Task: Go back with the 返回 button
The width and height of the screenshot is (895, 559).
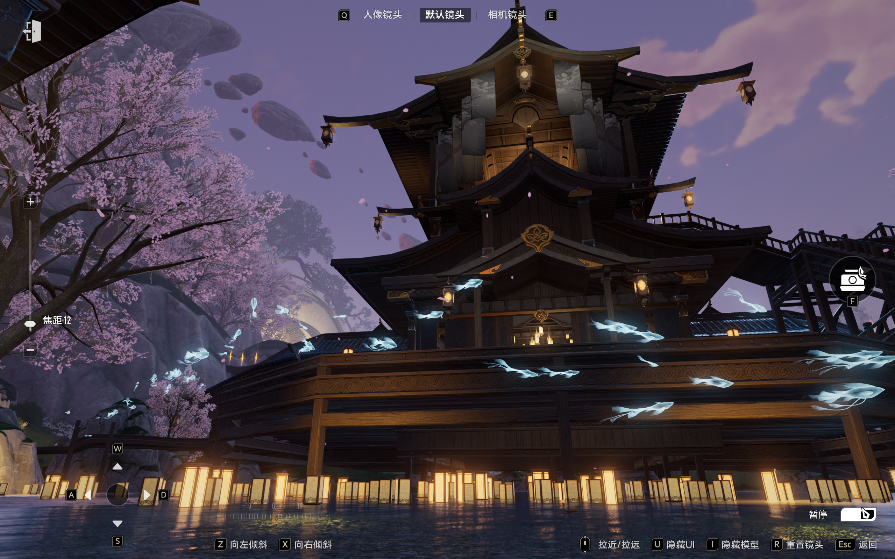Action: click(x=858, y=544)
